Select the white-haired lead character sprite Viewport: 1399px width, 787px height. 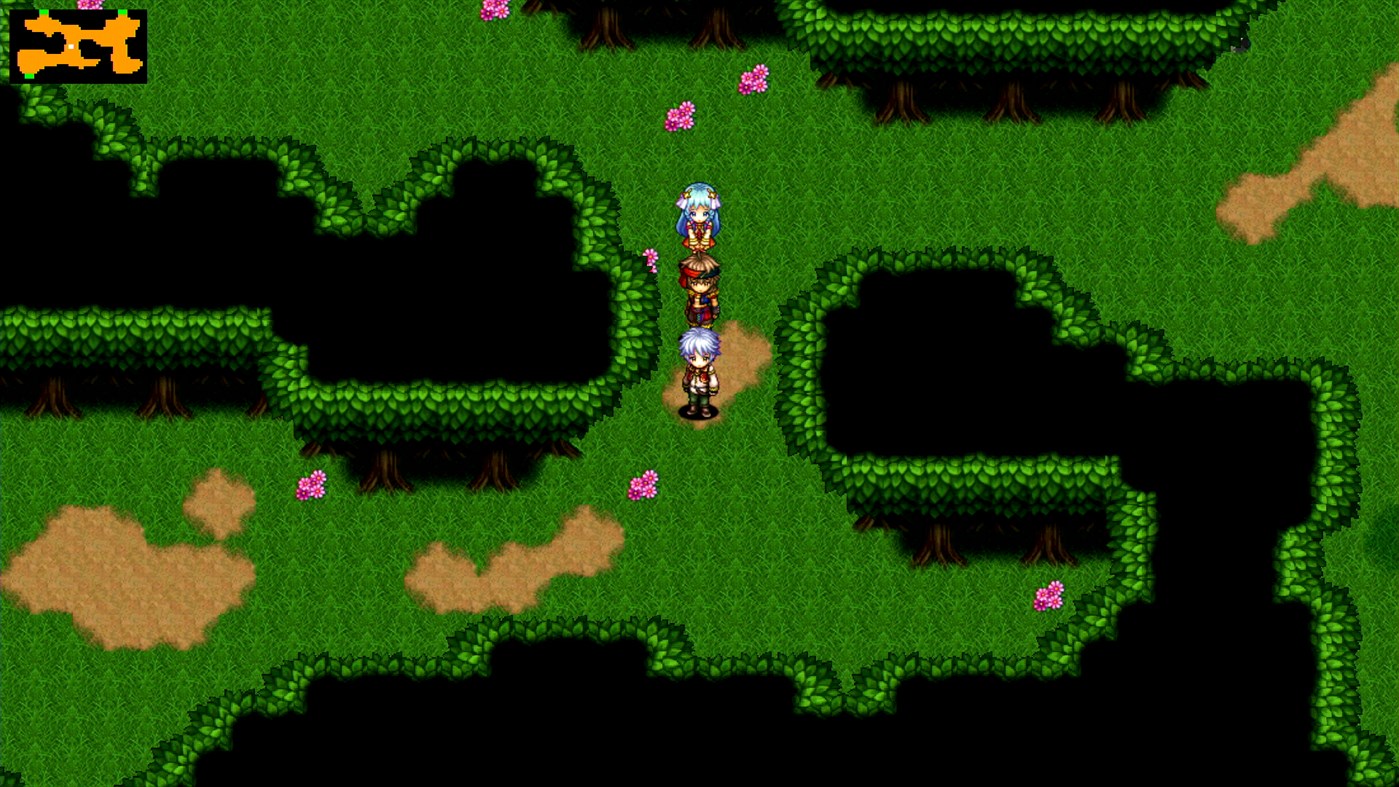click(700, 365)
